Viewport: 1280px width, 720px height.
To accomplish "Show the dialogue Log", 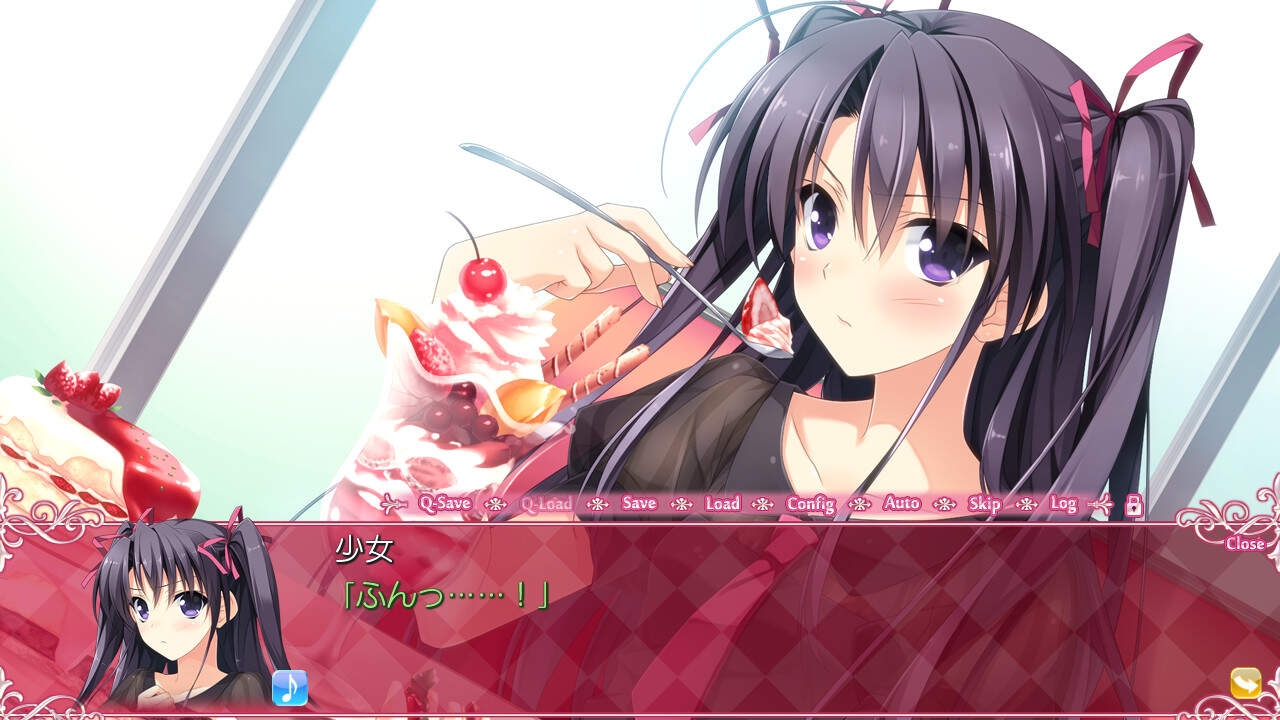I will [1063, 503].
